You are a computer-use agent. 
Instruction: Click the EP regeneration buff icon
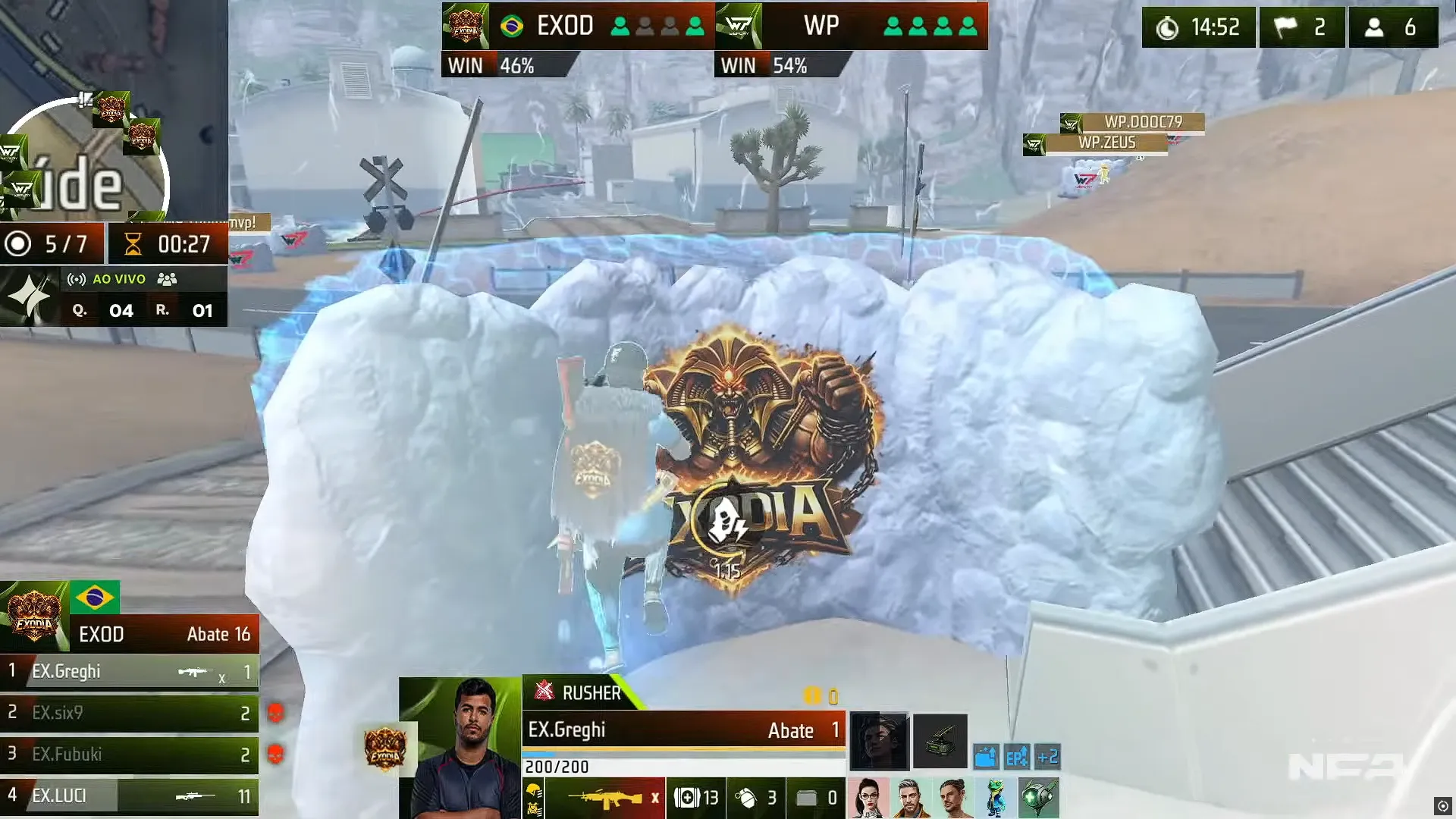tap(1017, 757)
